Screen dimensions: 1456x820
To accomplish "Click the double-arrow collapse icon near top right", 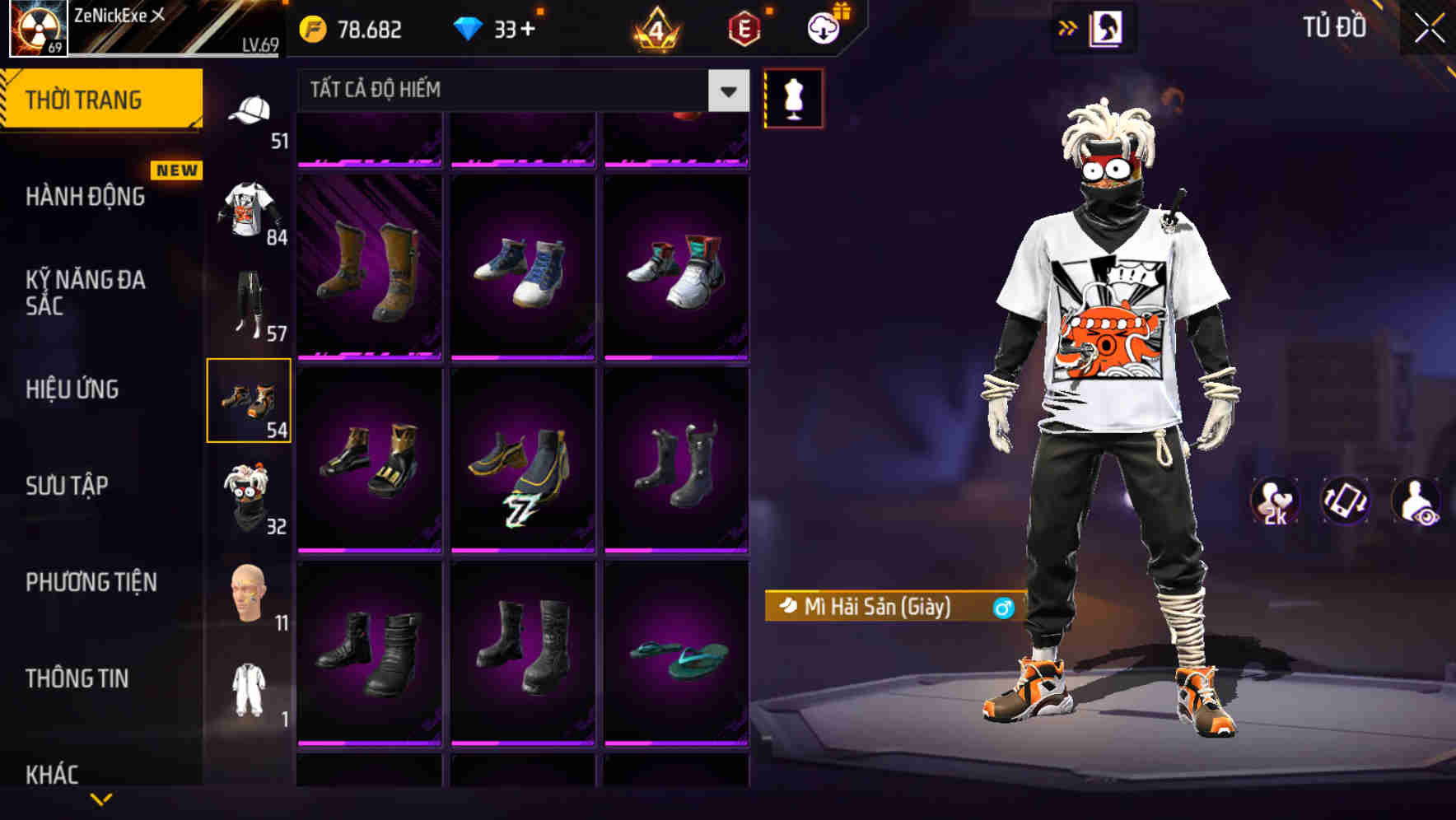I will click(x=1068, y=26).
